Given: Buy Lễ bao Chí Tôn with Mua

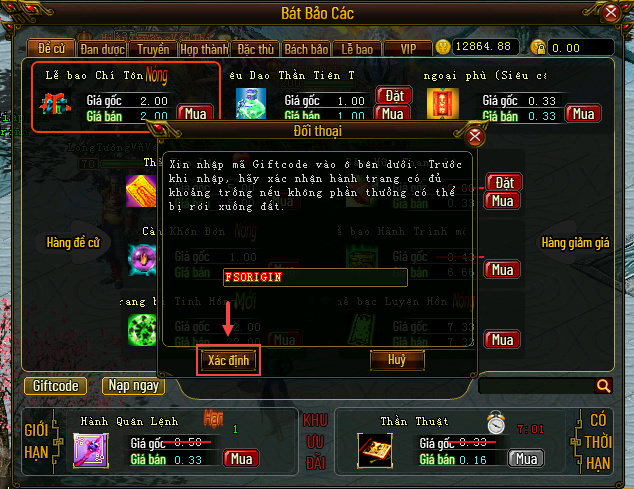Looking at the screenshot, I should click(193, 113).
